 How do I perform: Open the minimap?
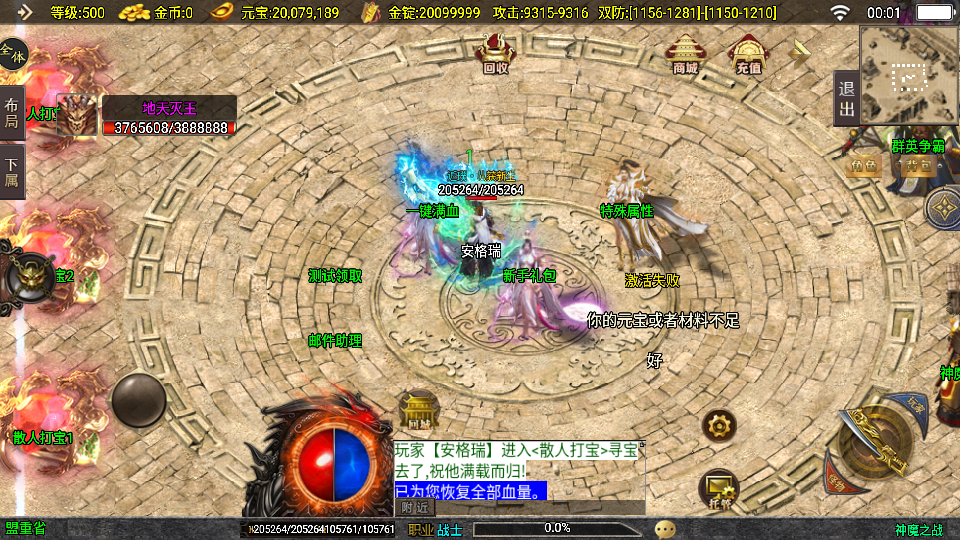909,75
